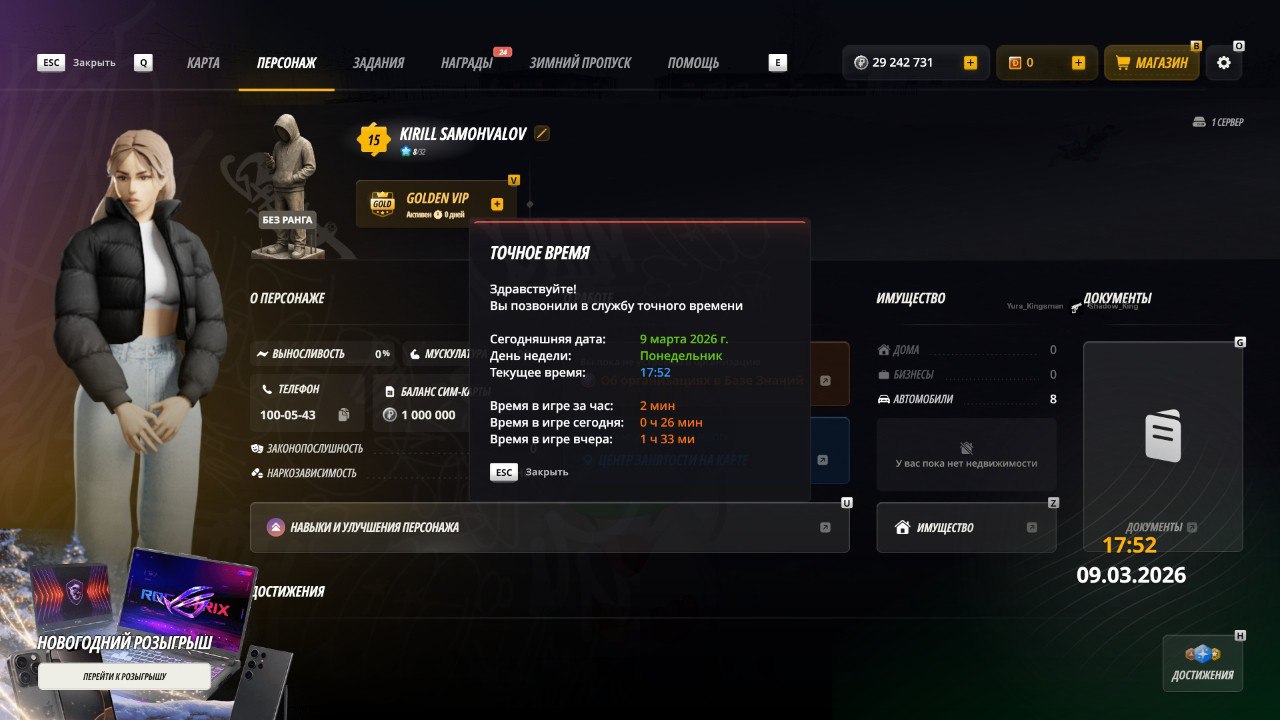The image size is (1280, 720).
Task: Open the Магазин shop
Action: pyautogui.click(x=1152, y=63)
